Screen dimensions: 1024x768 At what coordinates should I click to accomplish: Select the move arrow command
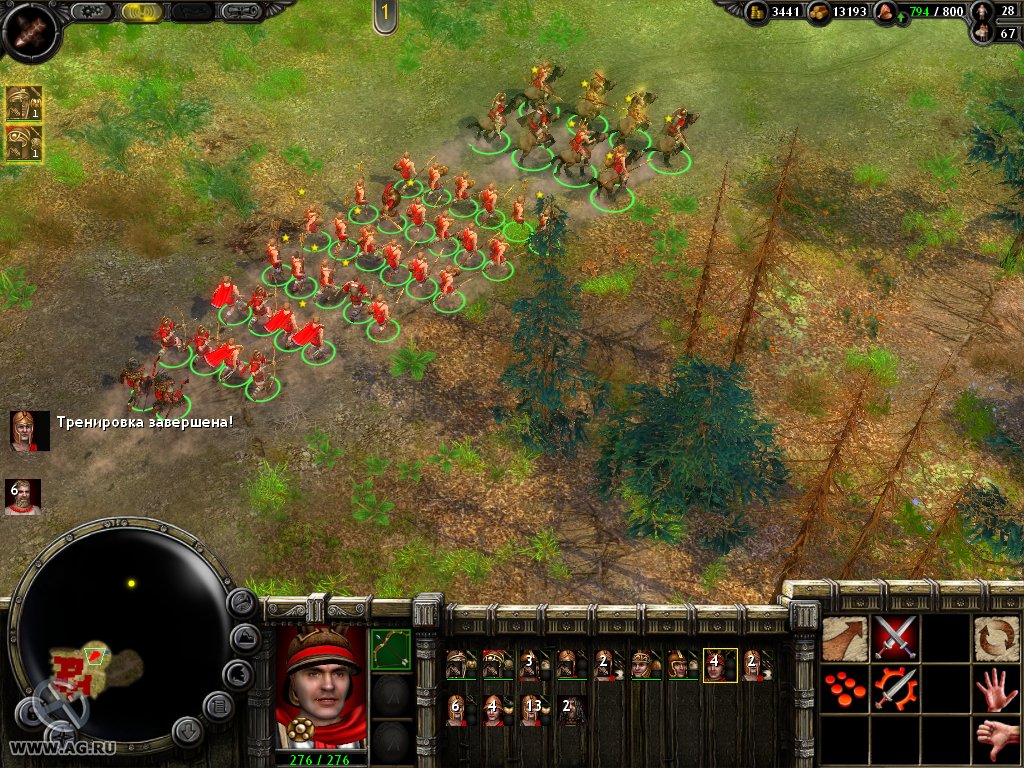click(x=845, y=638)
